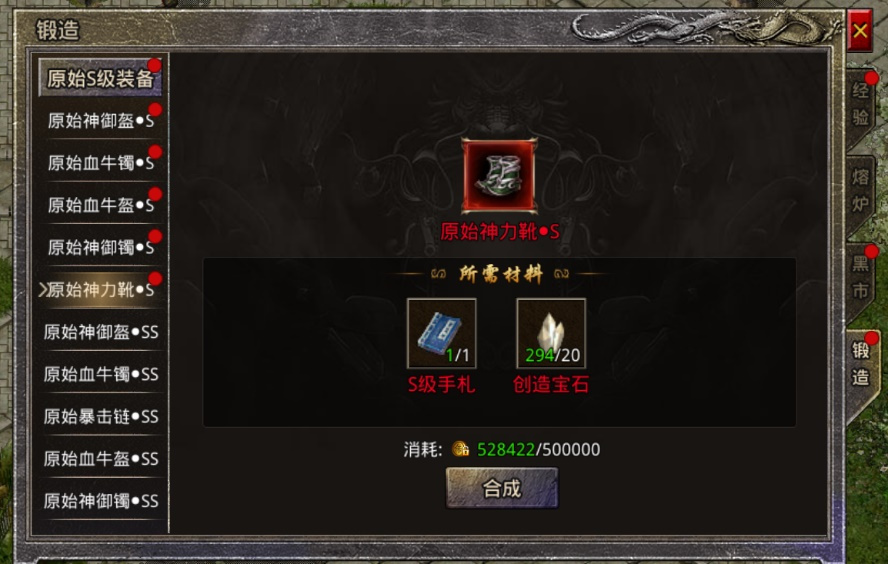The image size is (888, 564).
Task: Select the 原始S级装备 category header
Action: click(100, 79)
